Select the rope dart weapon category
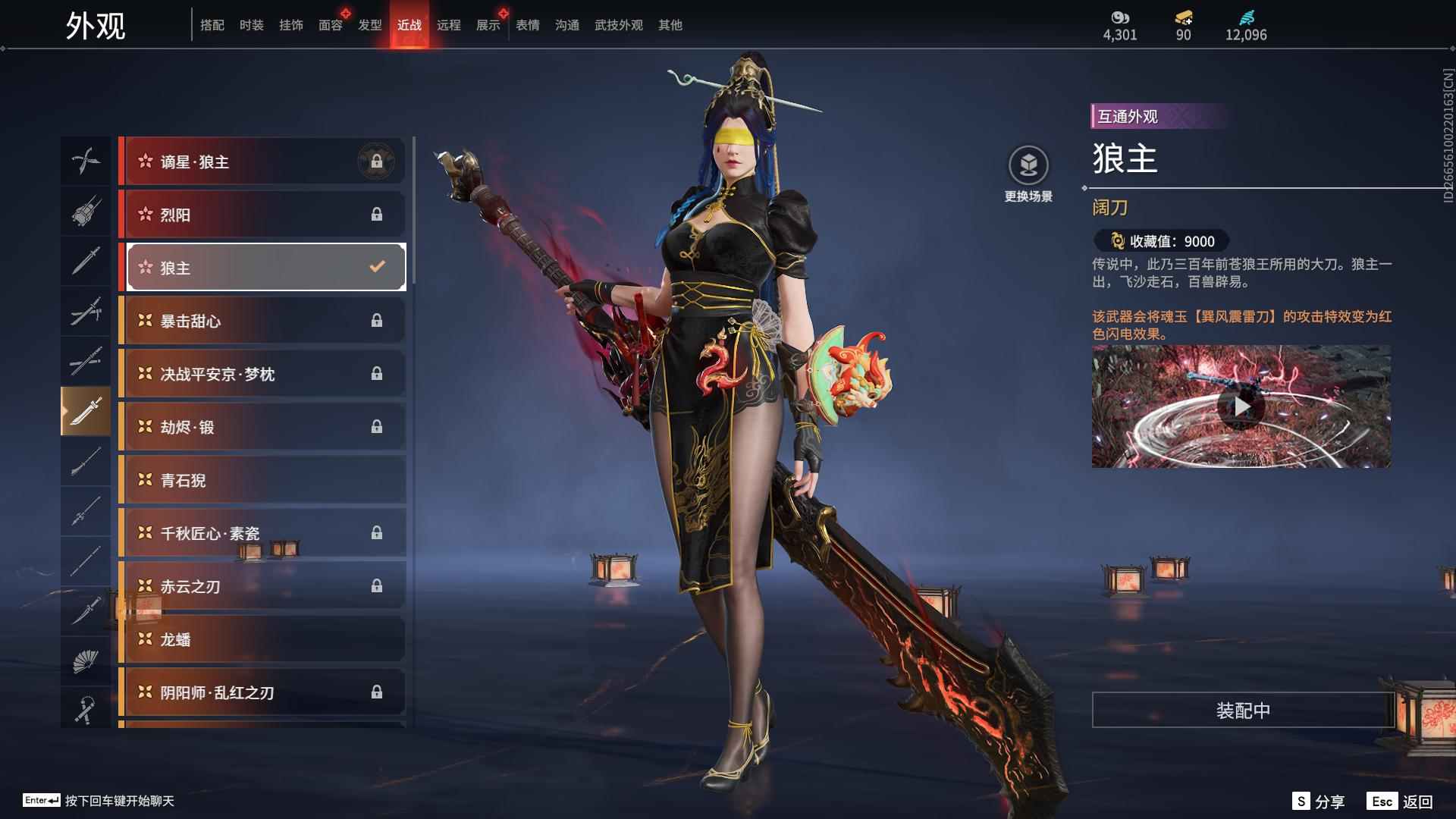1456x819 pixels. 86,709
